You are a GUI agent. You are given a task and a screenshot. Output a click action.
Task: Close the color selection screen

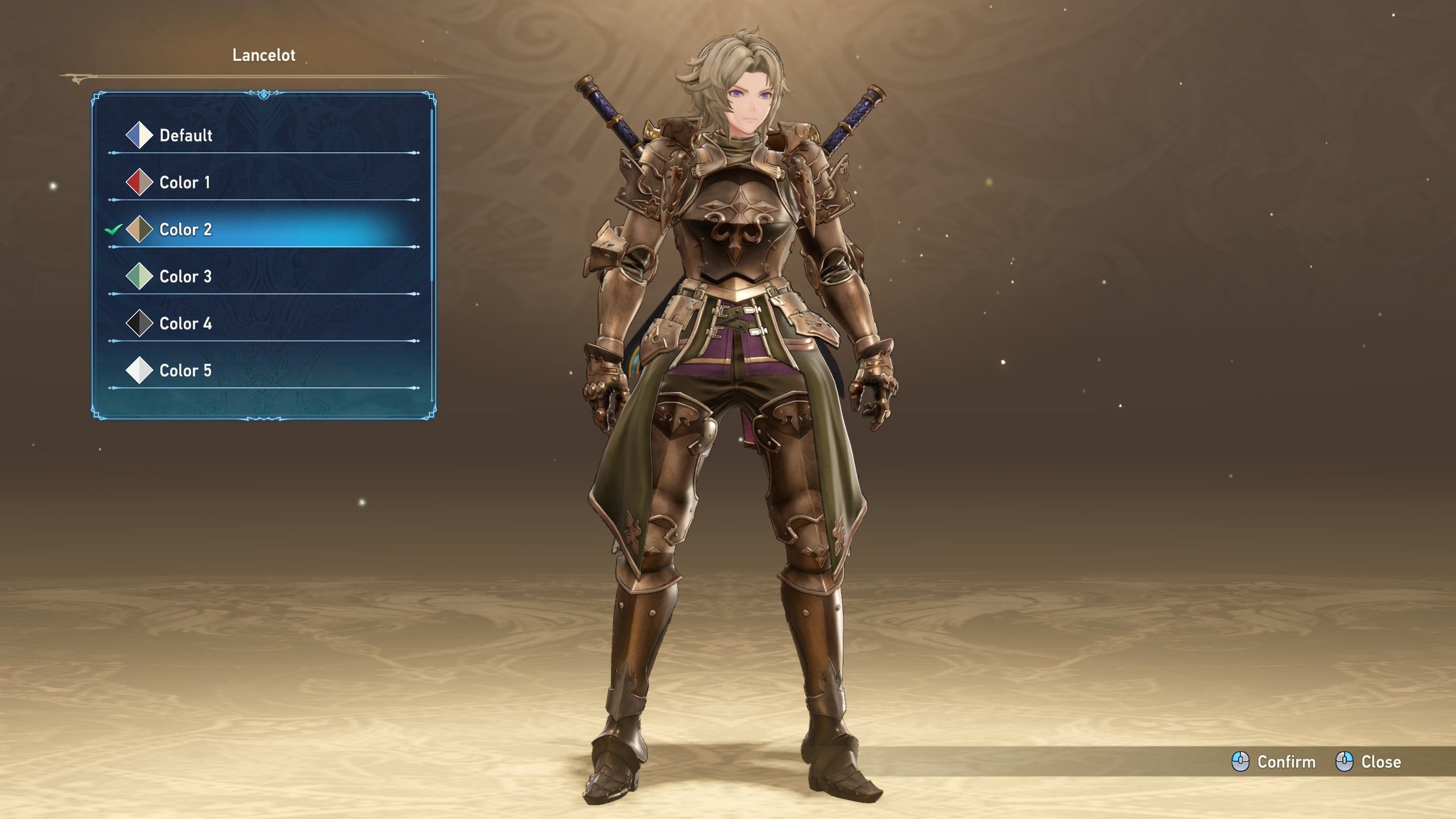click(x=1368, y=762)
